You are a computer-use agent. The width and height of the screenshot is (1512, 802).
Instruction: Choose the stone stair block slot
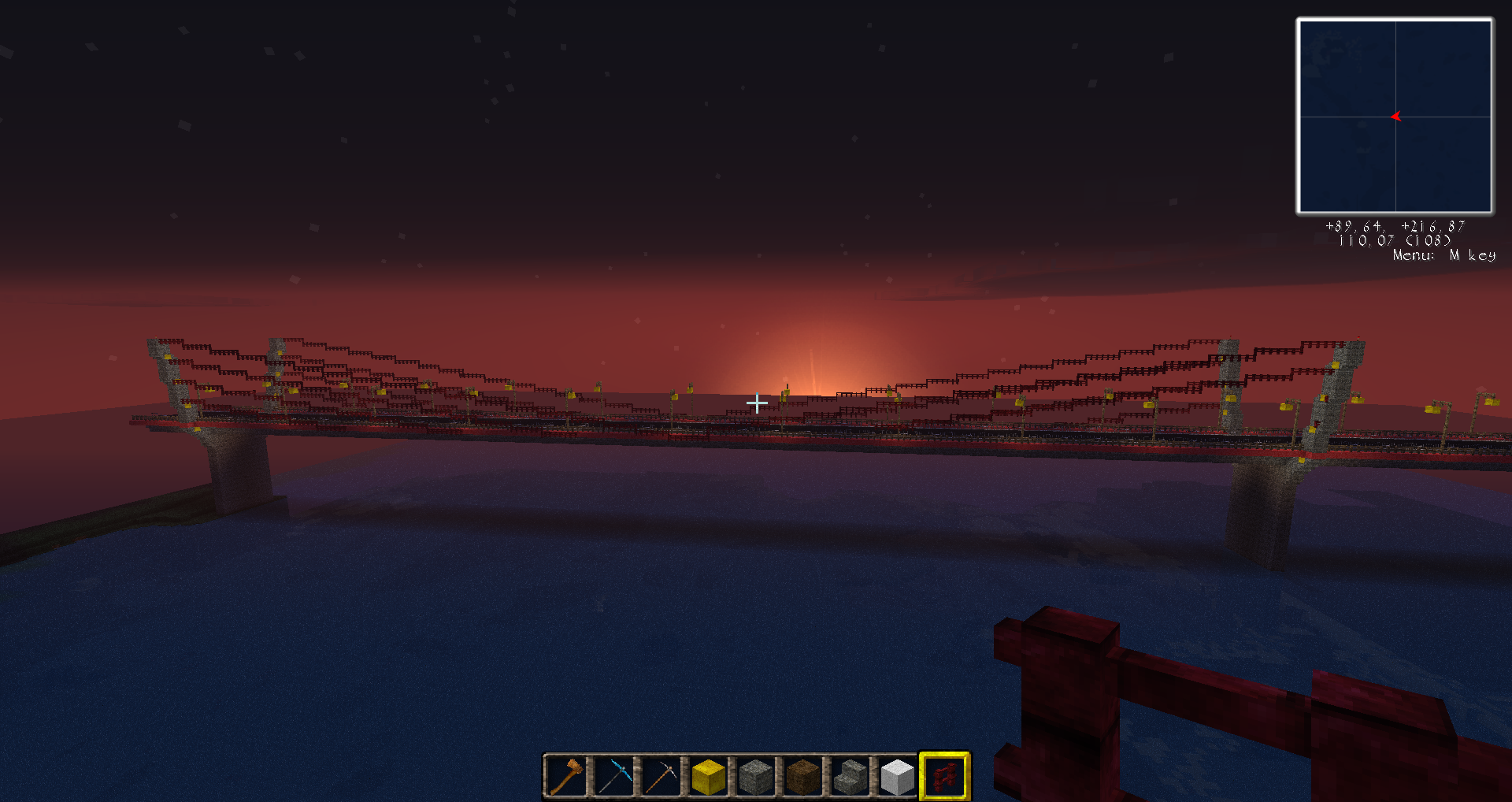(x=850, y=776)
